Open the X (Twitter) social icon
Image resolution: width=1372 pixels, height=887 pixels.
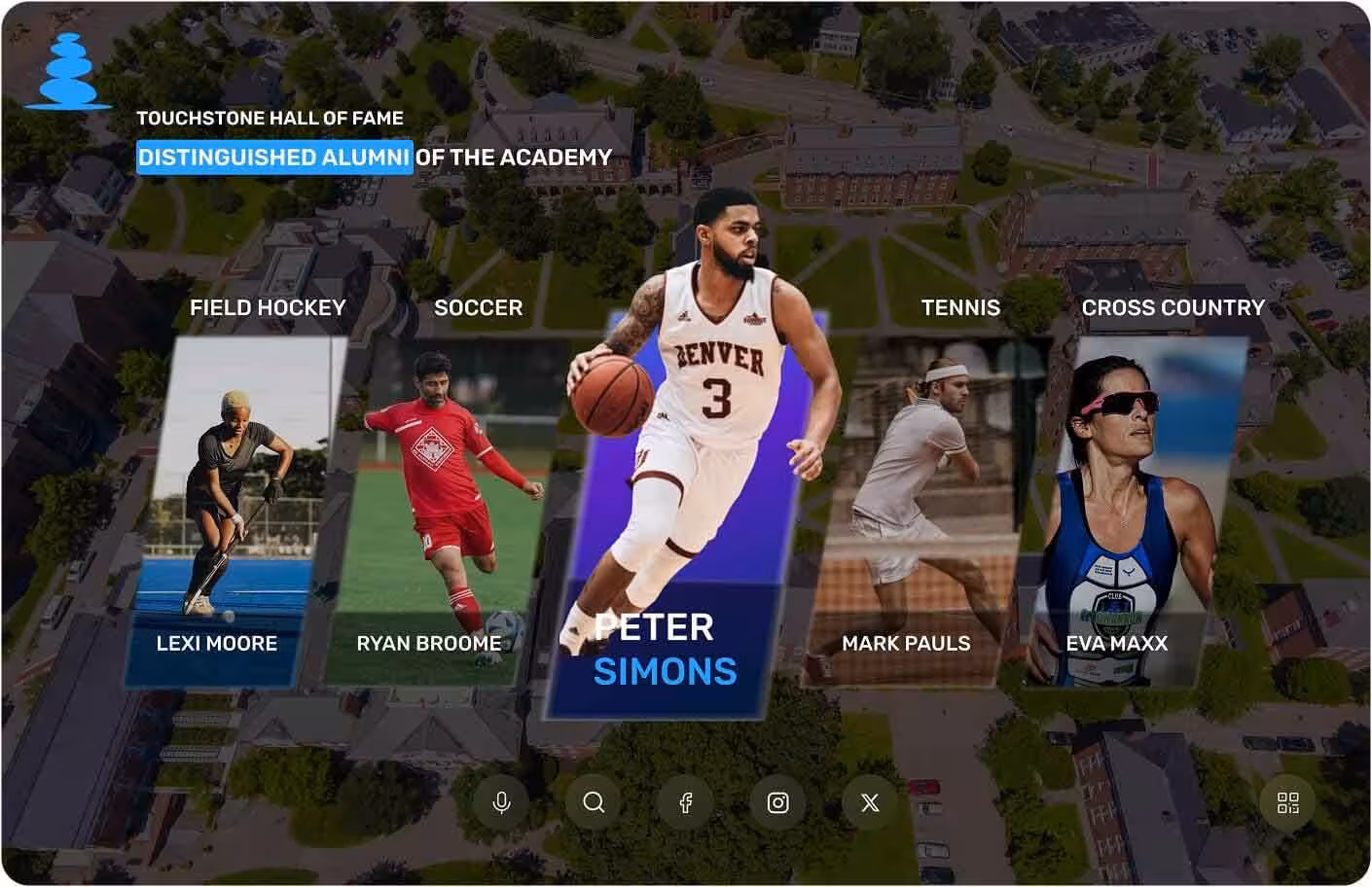pyautogui.click(x=869, y=802)
